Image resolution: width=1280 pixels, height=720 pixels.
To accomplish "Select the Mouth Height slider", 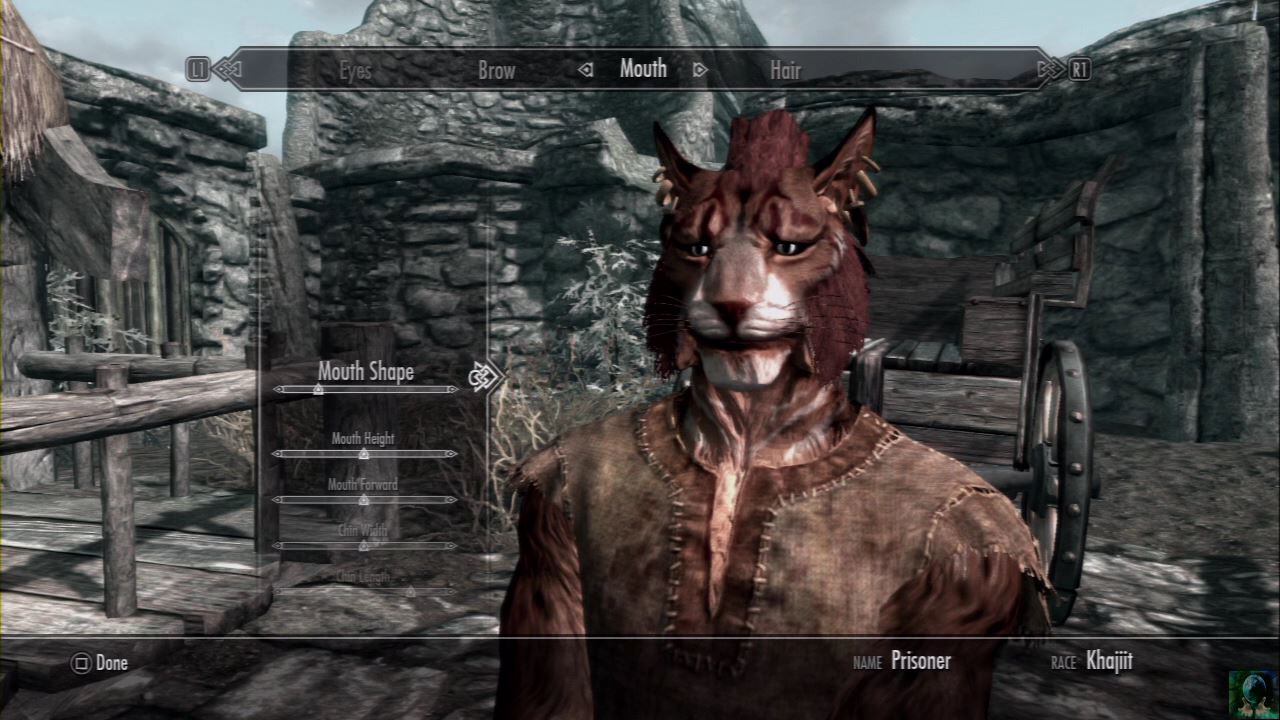I will click(x=364, y=453).
